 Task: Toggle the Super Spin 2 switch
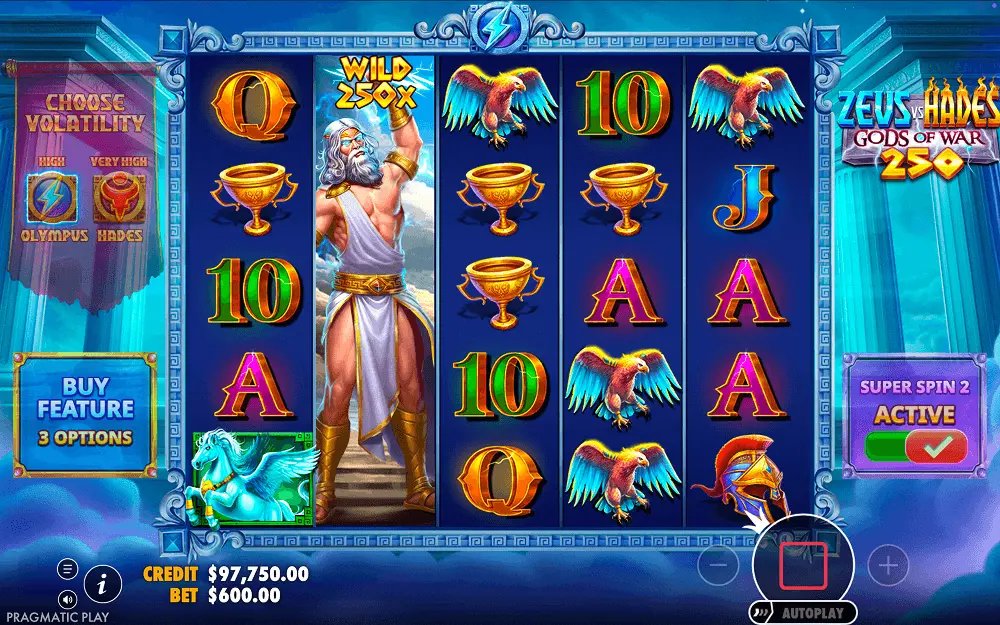[x=916, y=445]
